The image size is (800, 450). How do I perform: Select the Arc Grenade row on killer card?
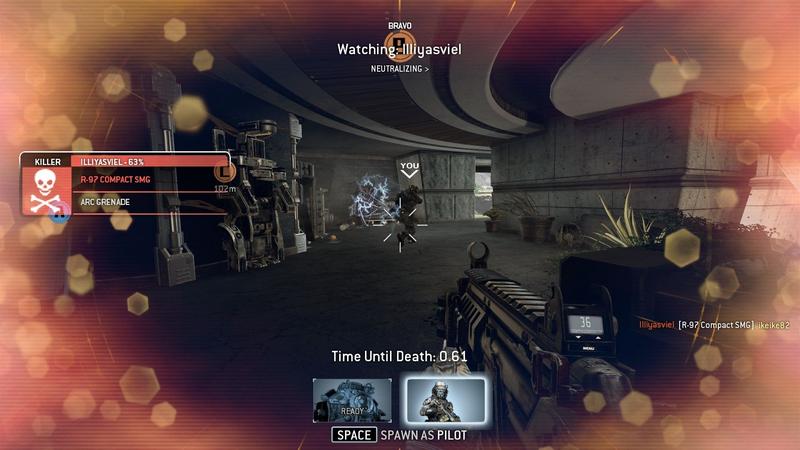tap(150, 202)
